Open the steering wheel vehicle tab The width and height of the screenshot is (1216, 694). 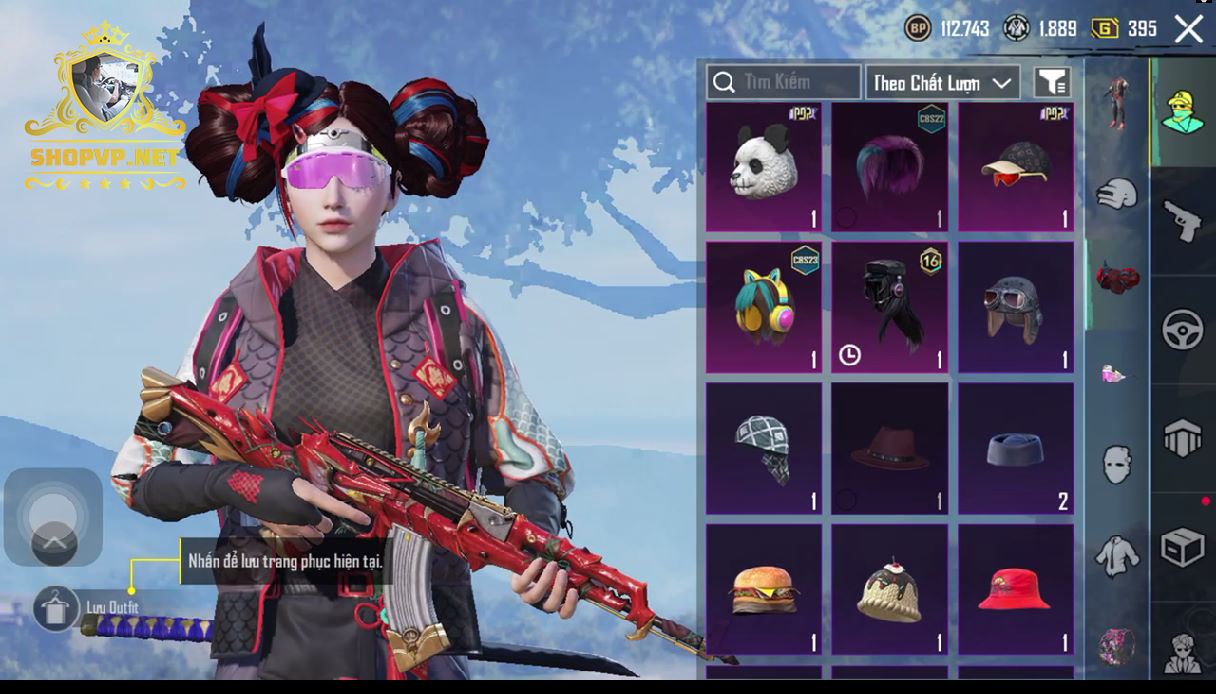(1182, 330)
